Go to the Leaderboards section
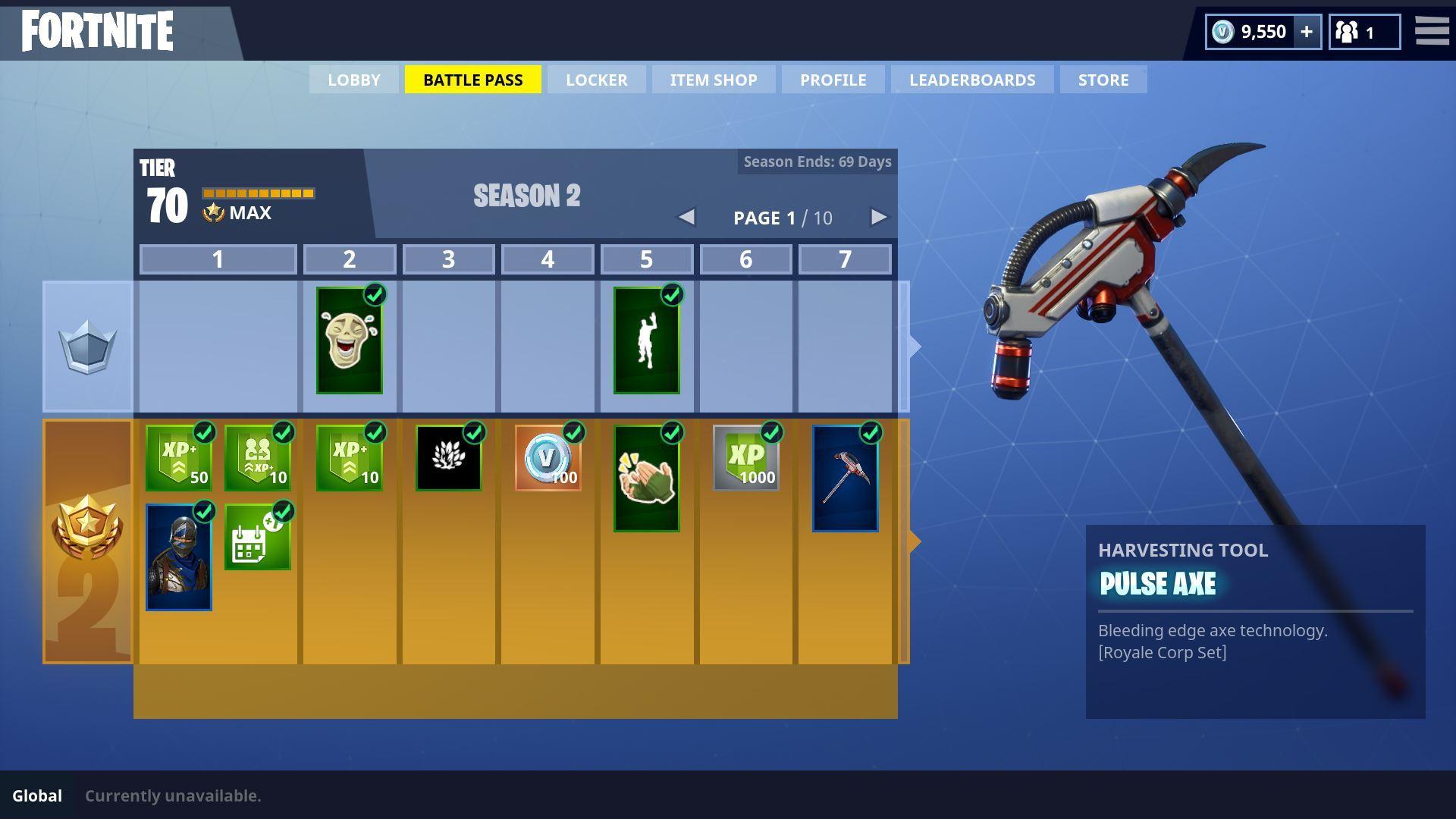 [972, 79]
